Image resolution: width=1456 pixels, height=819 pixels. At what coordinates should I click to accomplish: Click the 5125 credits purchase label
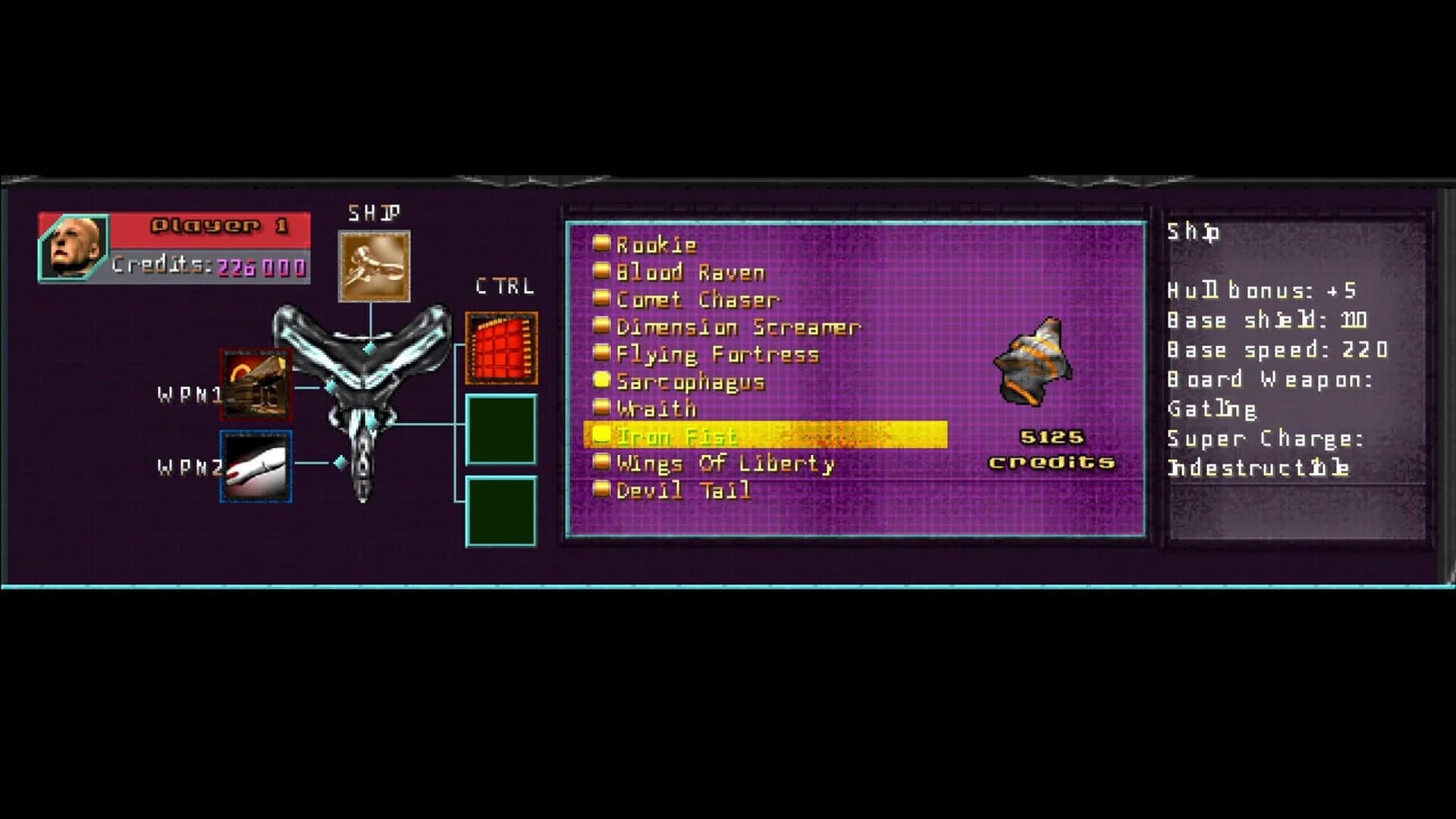point(1053,447)
